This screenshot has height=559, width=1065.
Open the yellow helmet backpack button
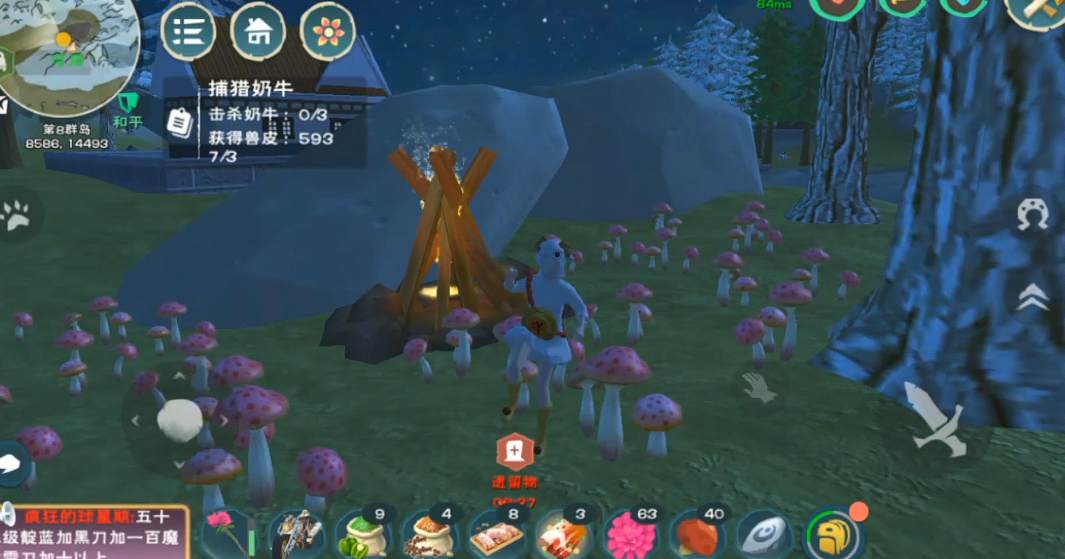pos(832,535)
